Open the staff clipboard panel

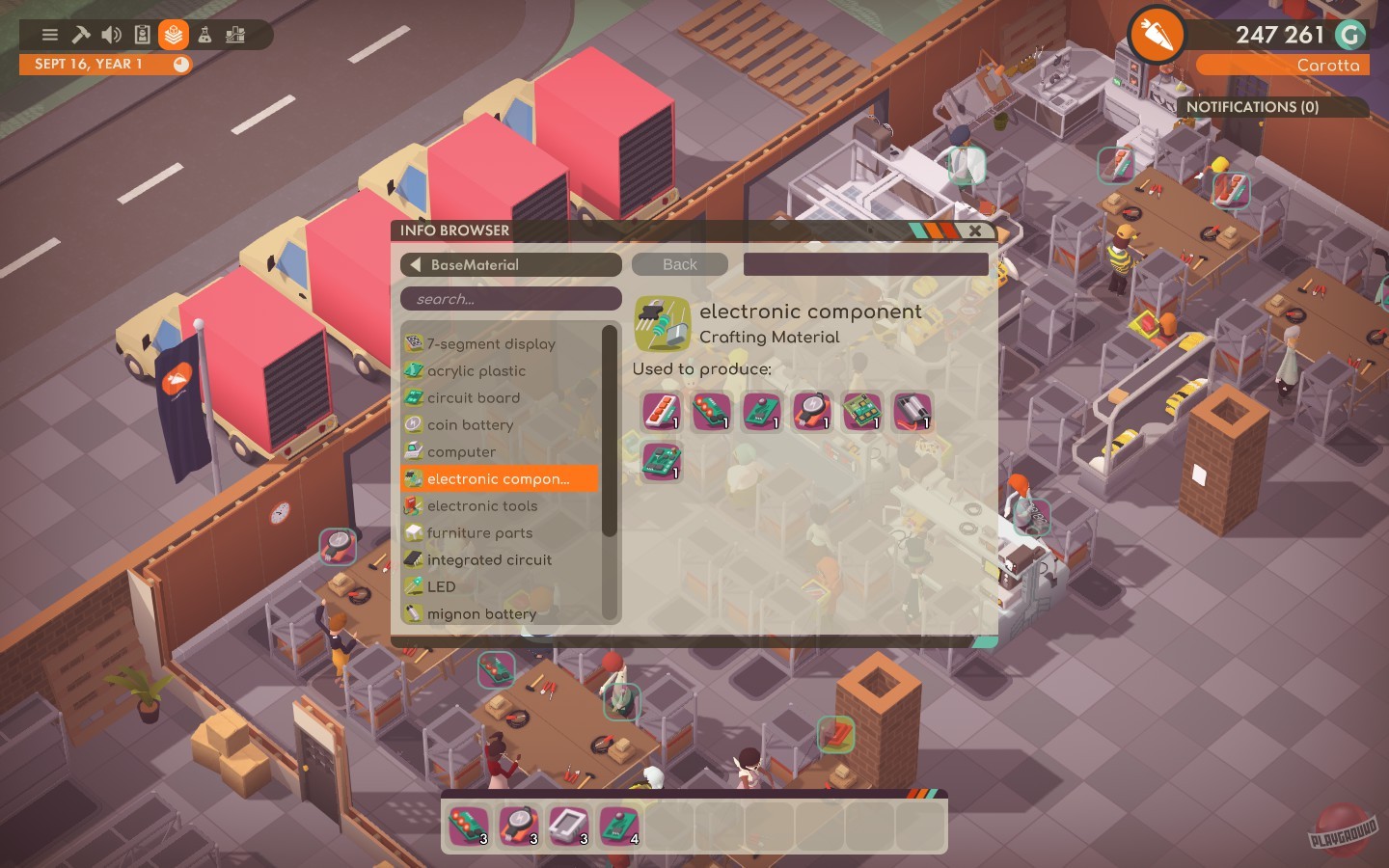(x=141, y=35)
